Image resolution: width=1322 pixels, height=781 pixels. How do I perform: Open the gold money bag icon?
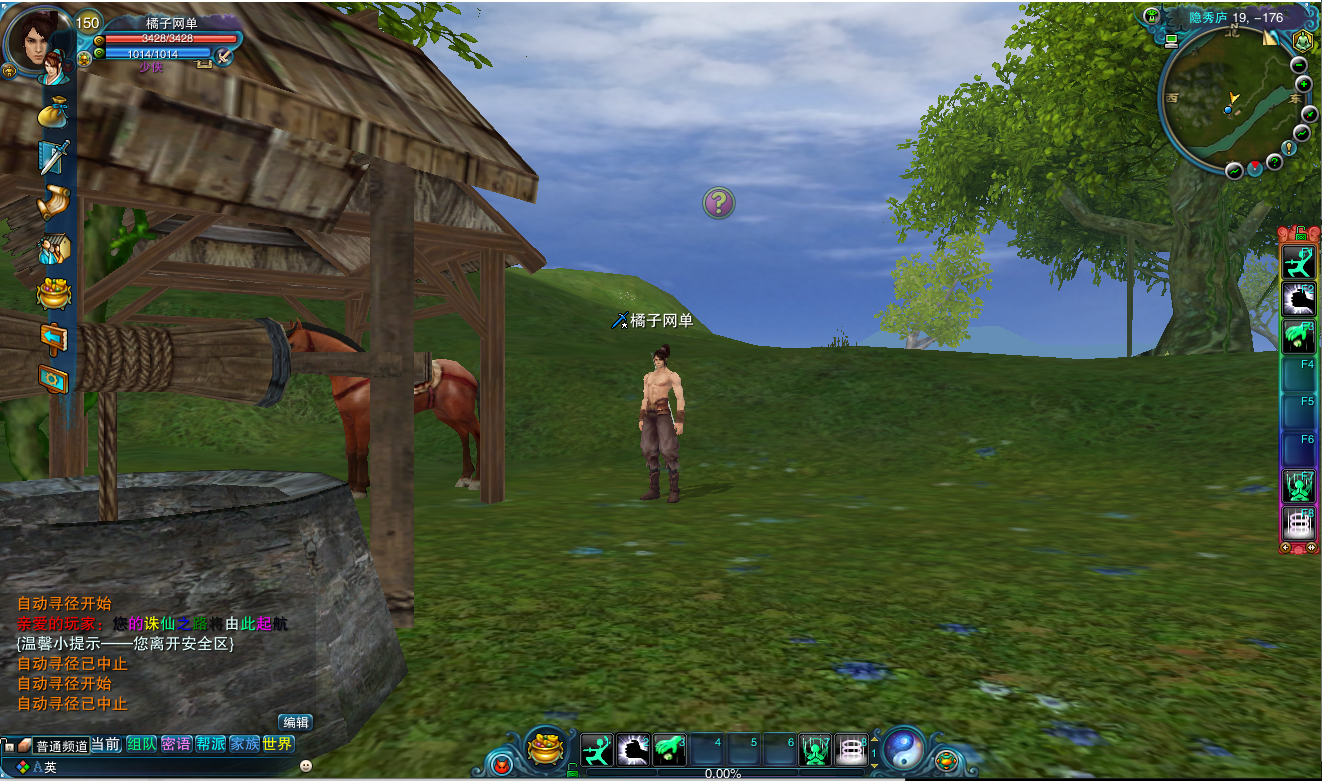click(x=52, y=112)
